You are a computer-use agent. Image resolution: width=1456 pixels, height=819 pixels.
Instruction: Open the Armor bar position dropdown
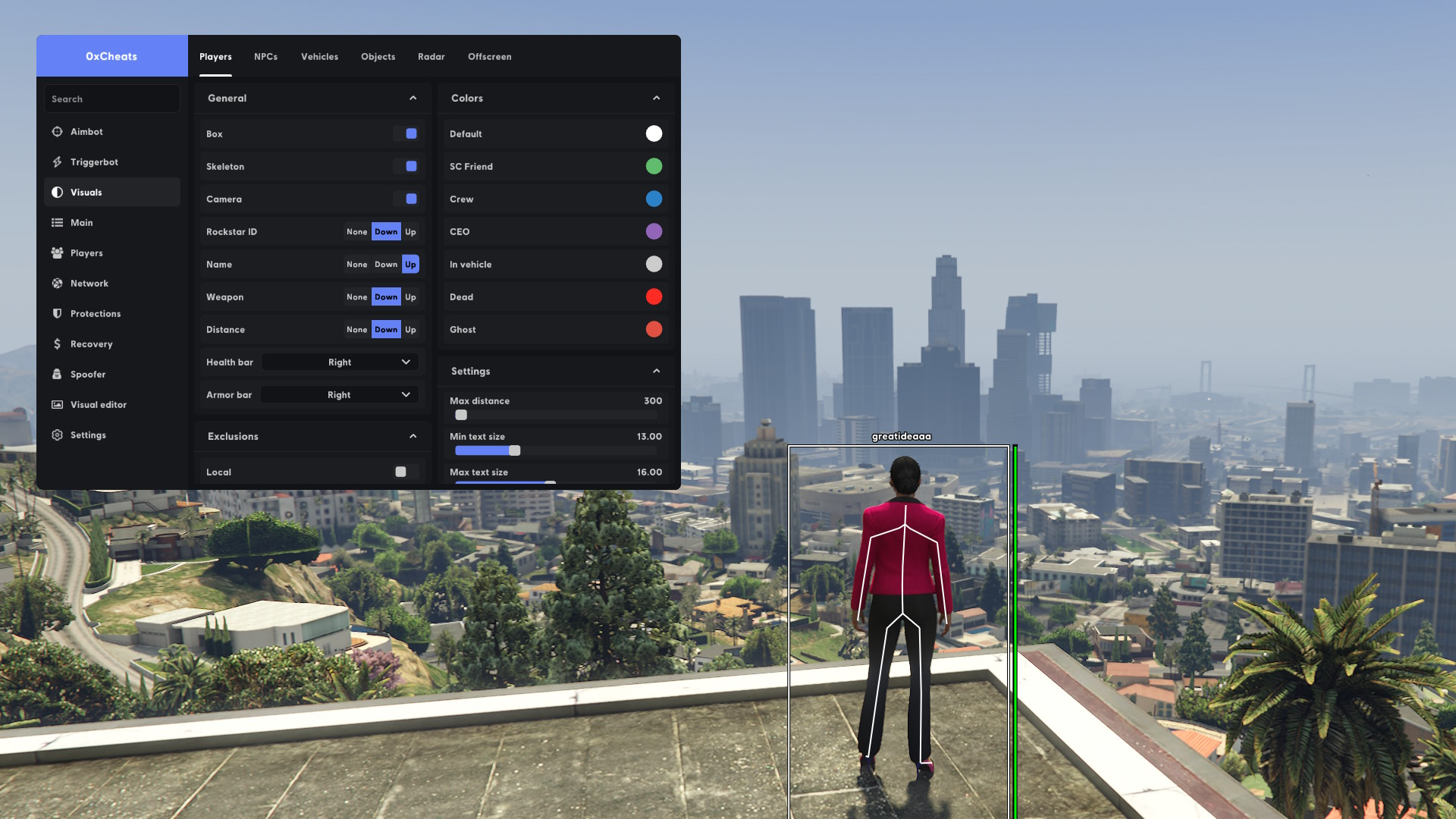339,394
